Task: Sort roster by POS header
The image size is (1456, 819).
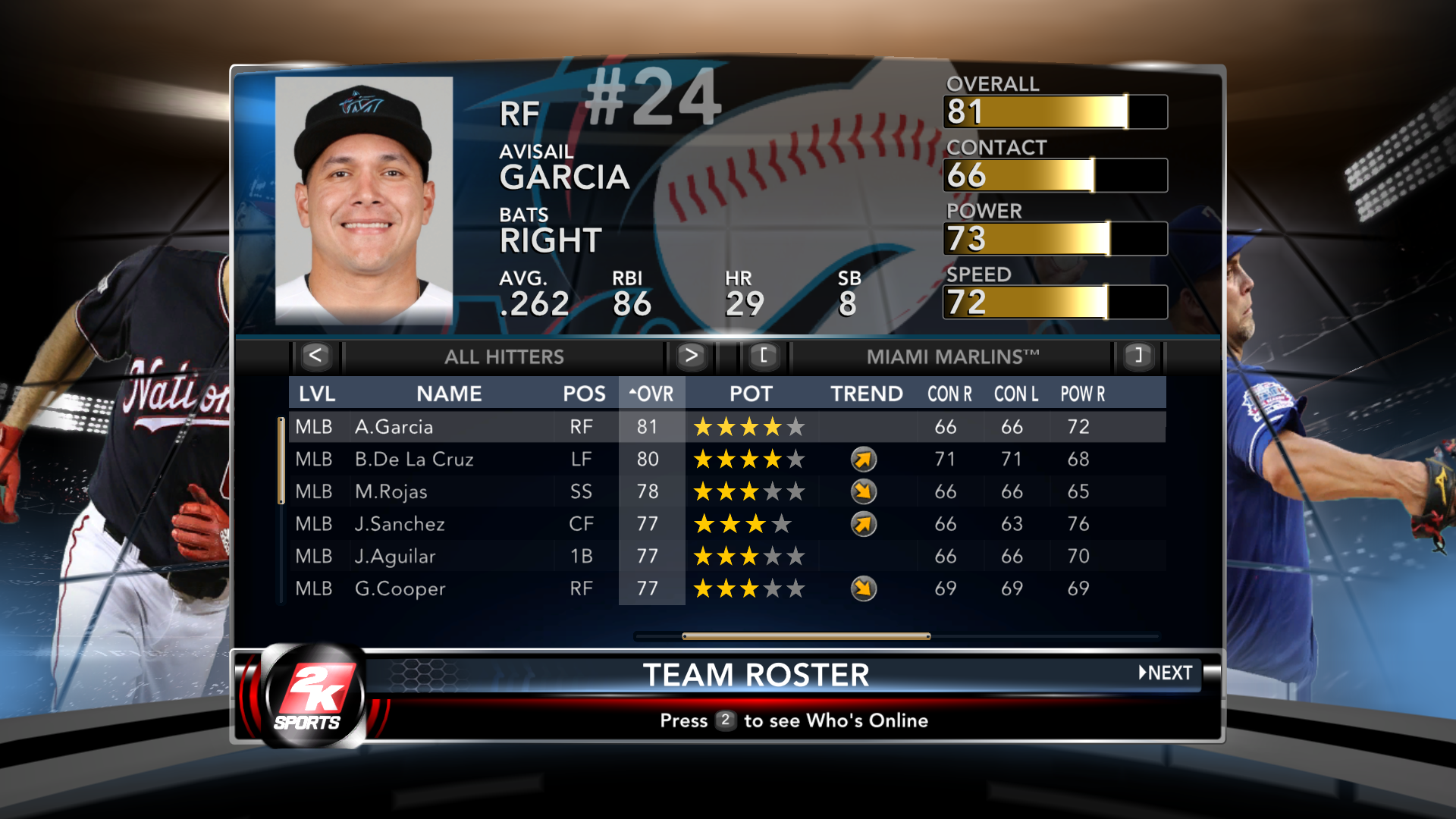Action: point(584,394)
